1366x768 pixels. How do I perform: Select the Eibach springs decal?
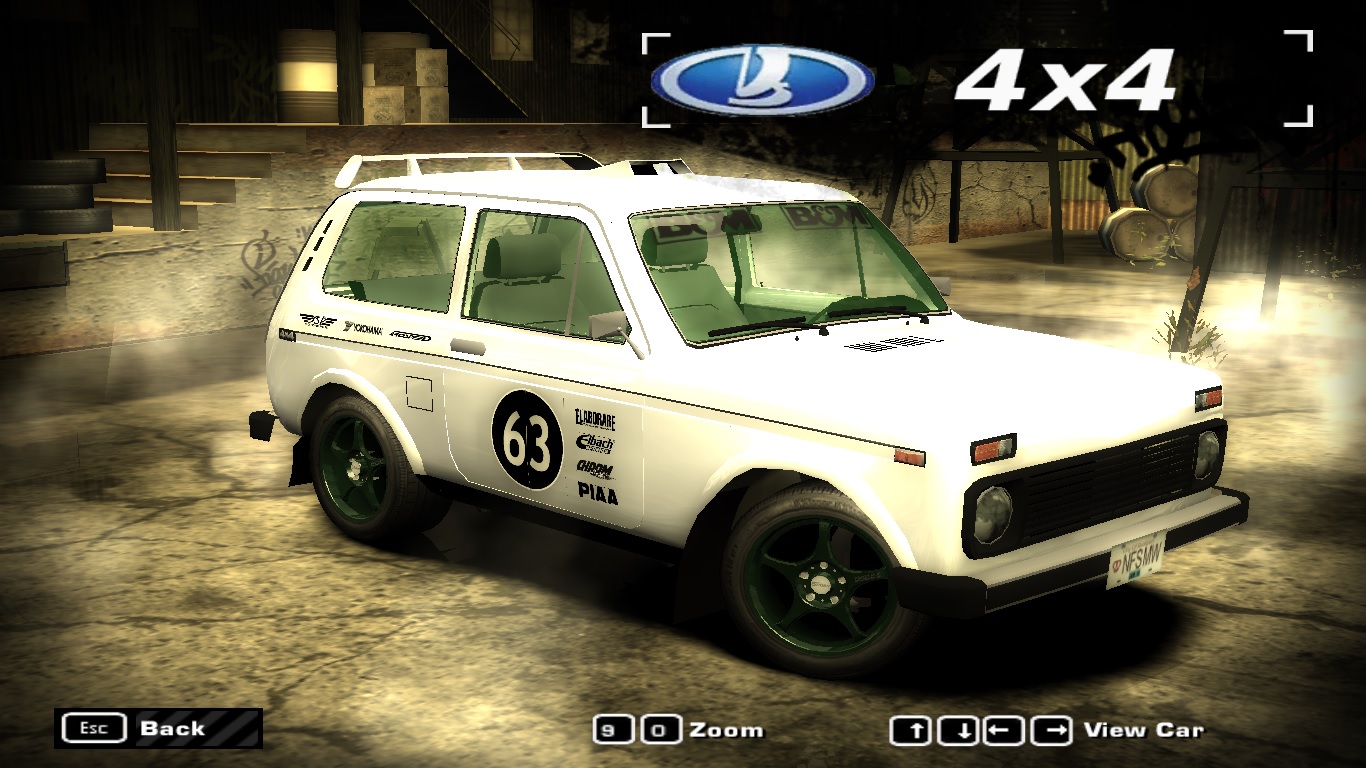click(597, 443)
